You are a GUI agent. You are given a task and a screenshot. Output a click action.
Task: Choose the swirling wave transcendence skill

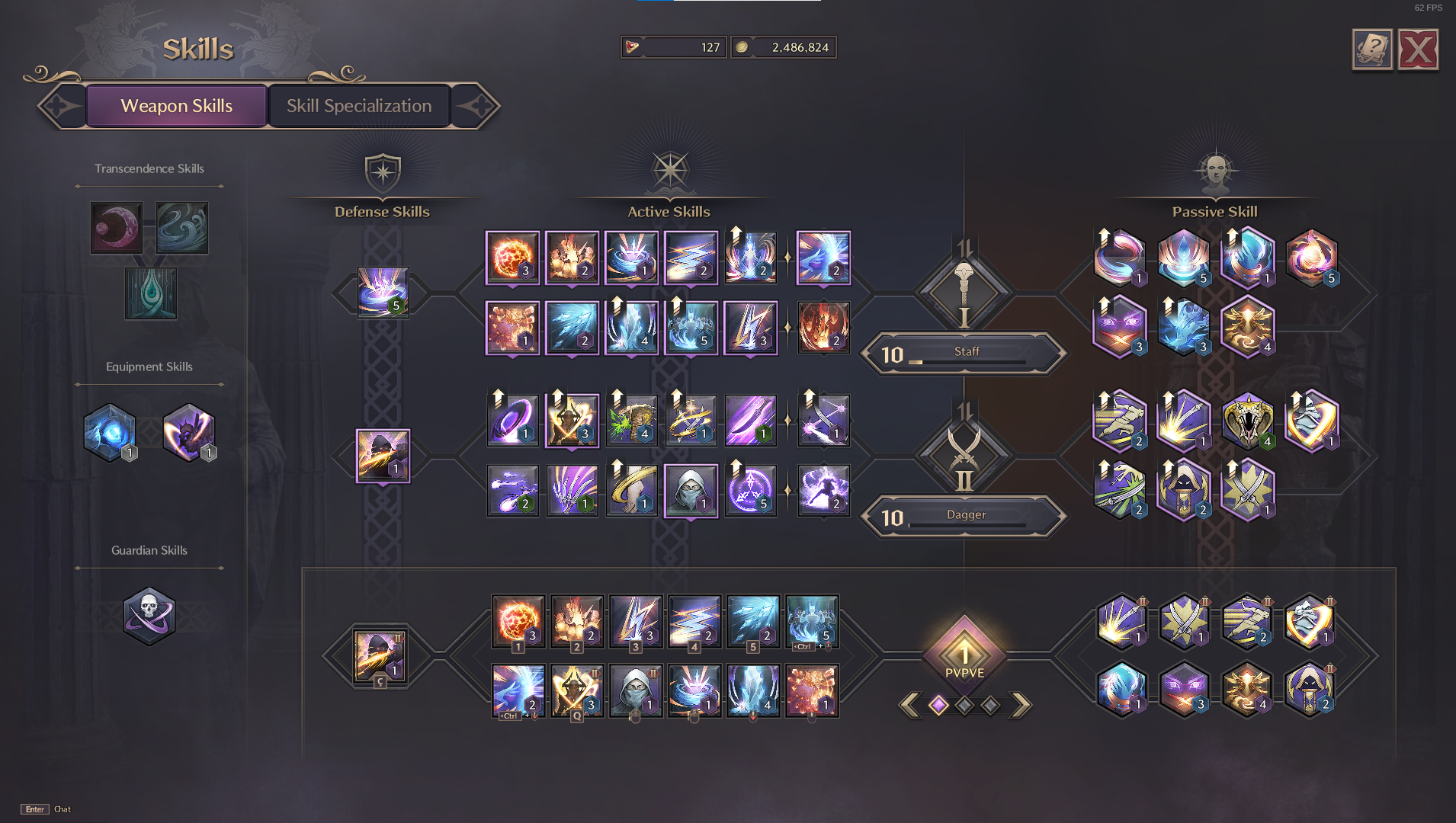click(182, 228)
